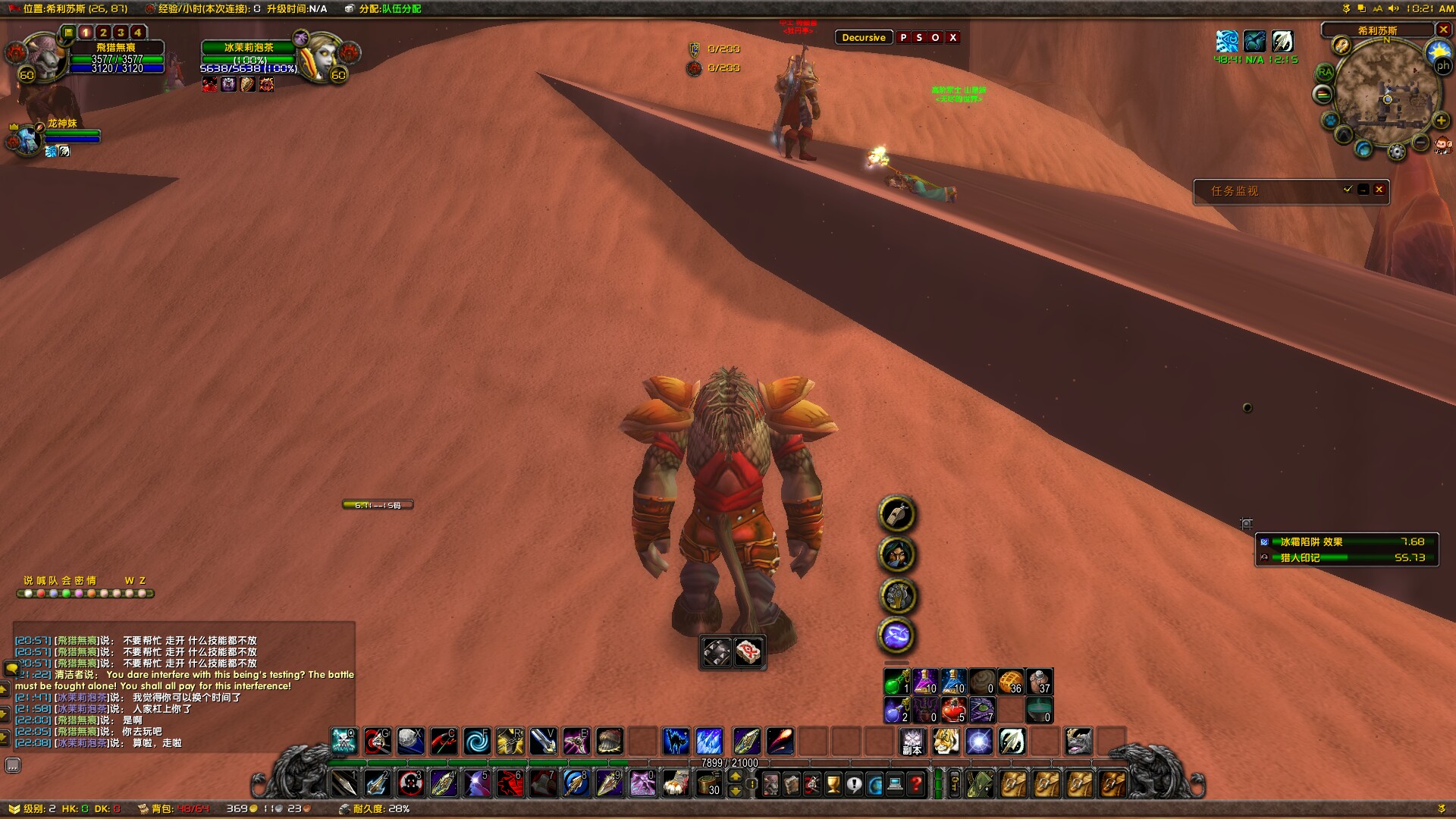Select the target portrait 冰茉莉泡茶
1456x819 pixels.
coord(322,57)
